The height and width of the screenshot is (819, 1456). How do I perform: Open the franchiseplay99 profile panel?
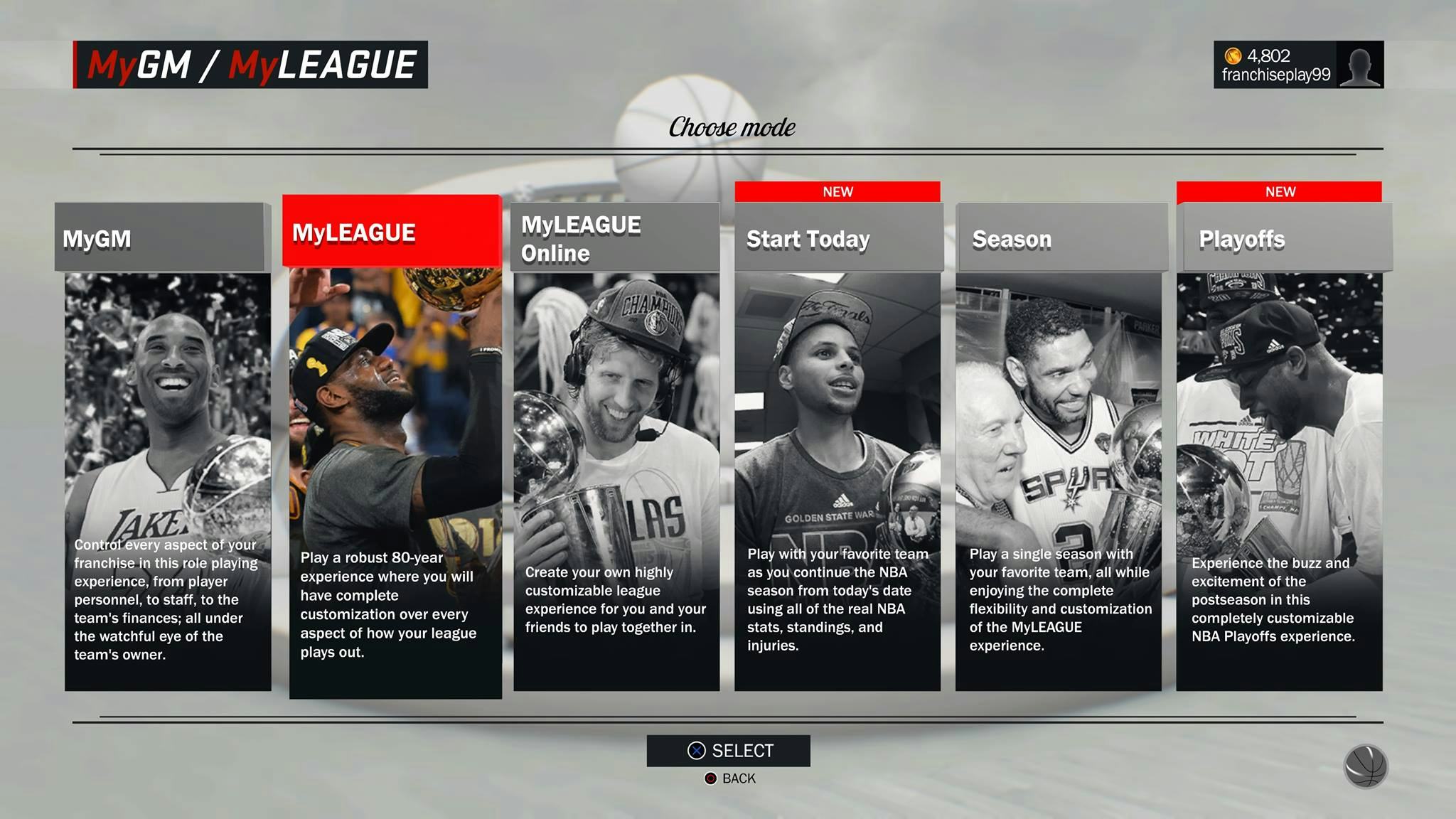click(1275, 65)
